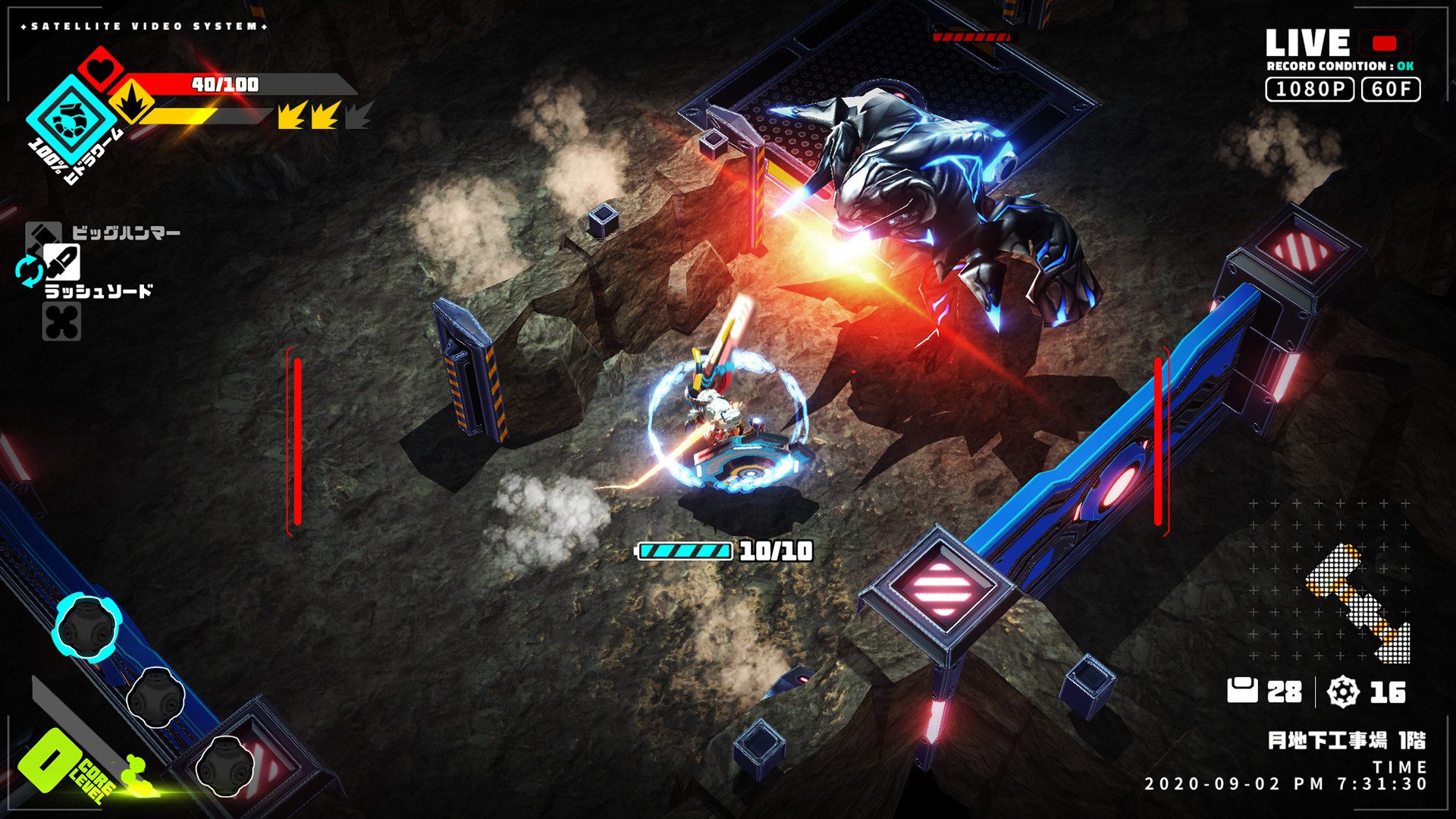Click the cyan robot portrait diamond
1456x819 pixels.
point(71,118)
